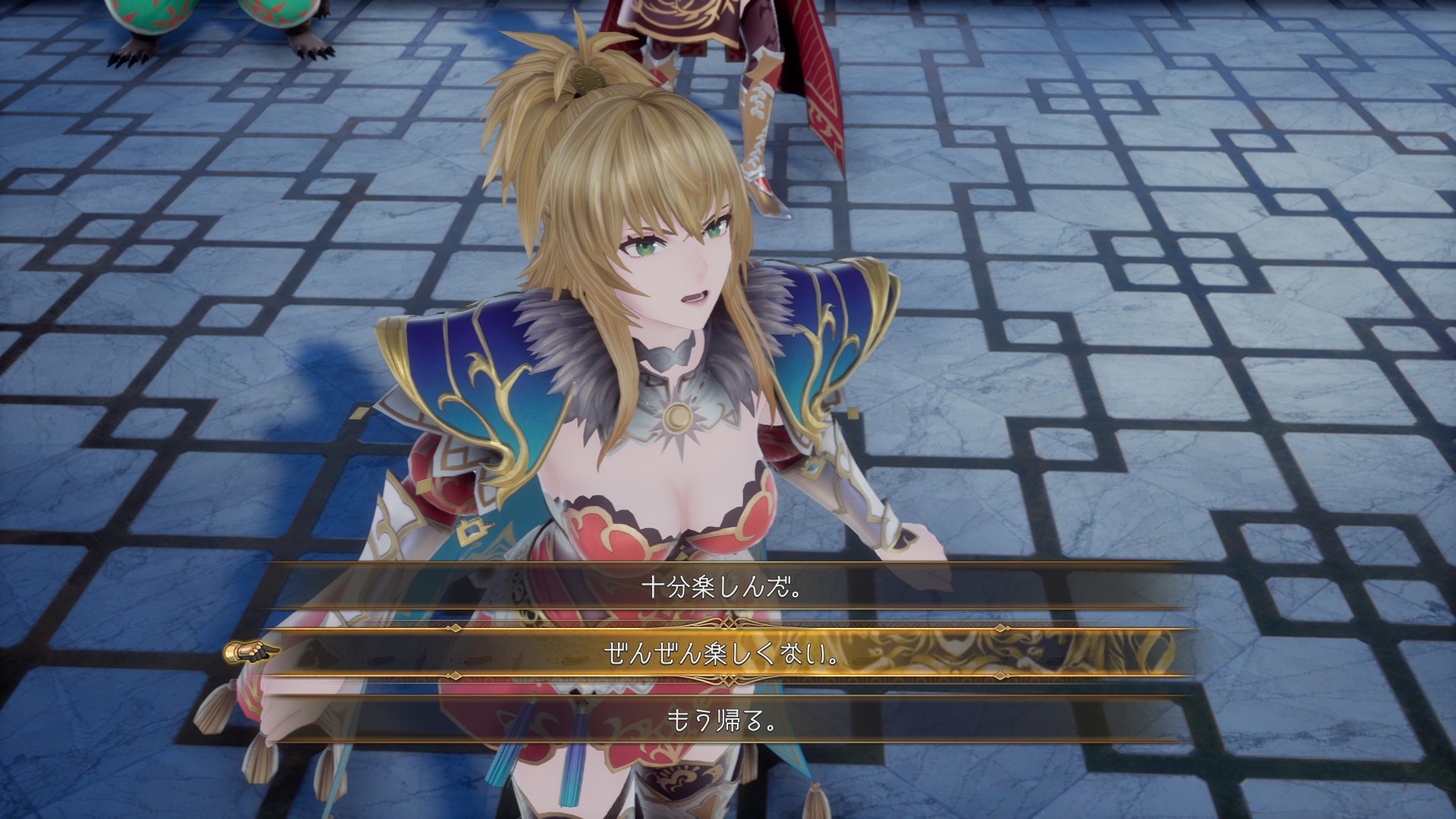Screen dimensions: 1456x819
Task: Choose the reply 十分楽しんだ。
Action: pyautogui.click(x=721, y=588)
